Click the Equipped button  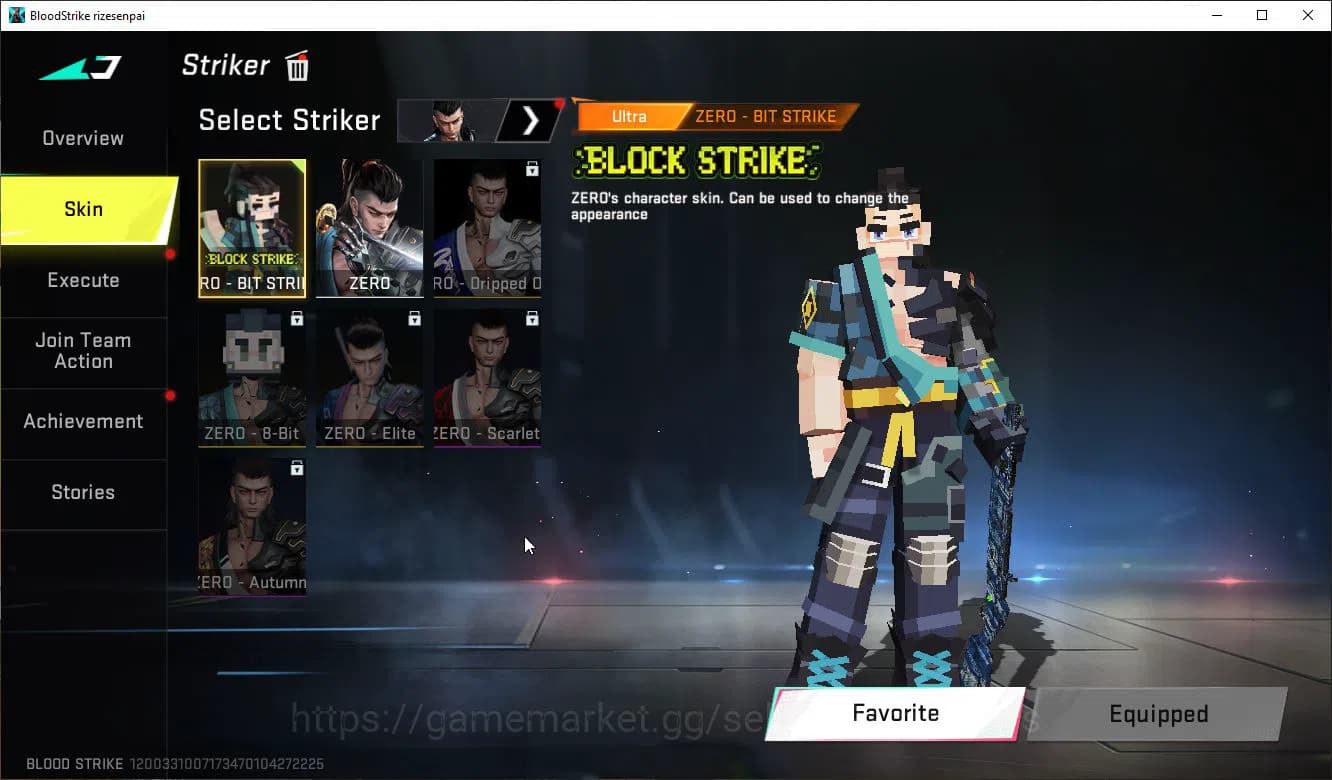(x=1157, y=713)
